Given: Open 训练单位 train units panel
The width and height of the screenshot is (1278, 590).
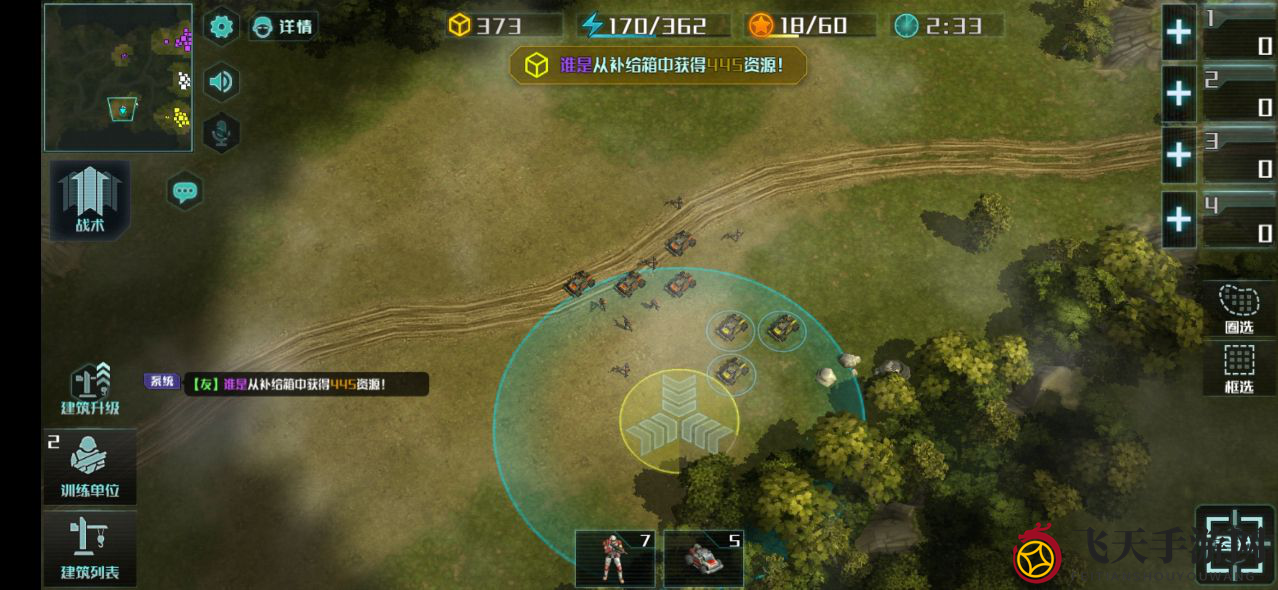Looking at the screenshot, I should pyautogui.click(x=90, y=467).
